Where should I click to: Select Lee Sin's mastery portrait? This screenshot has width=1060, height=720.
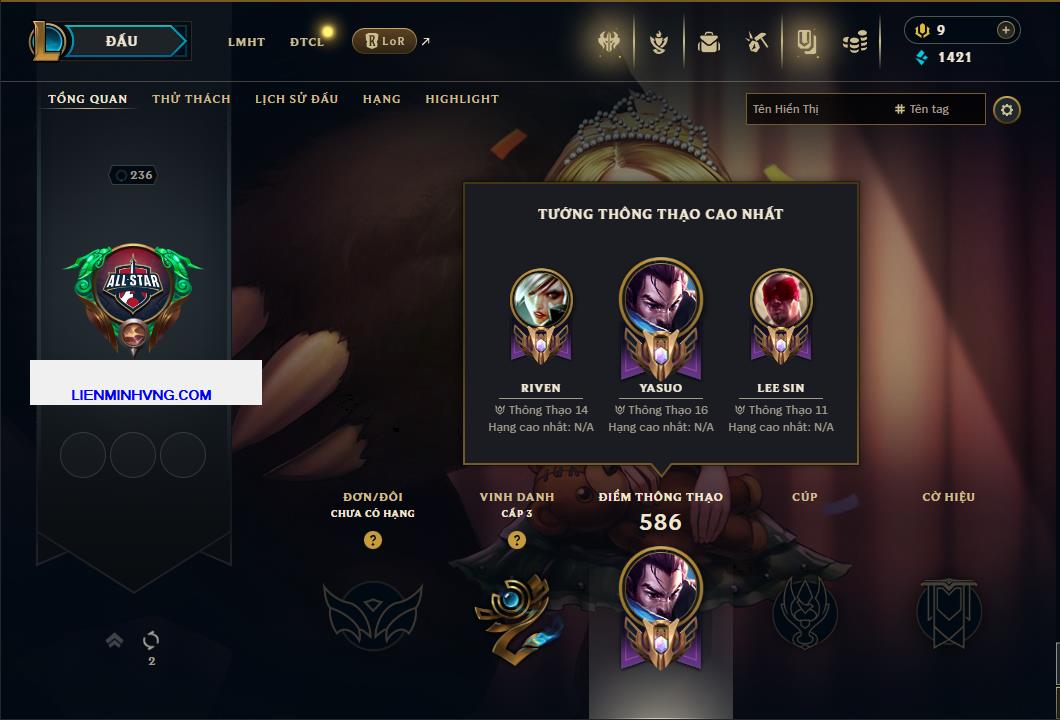[781, 300]
